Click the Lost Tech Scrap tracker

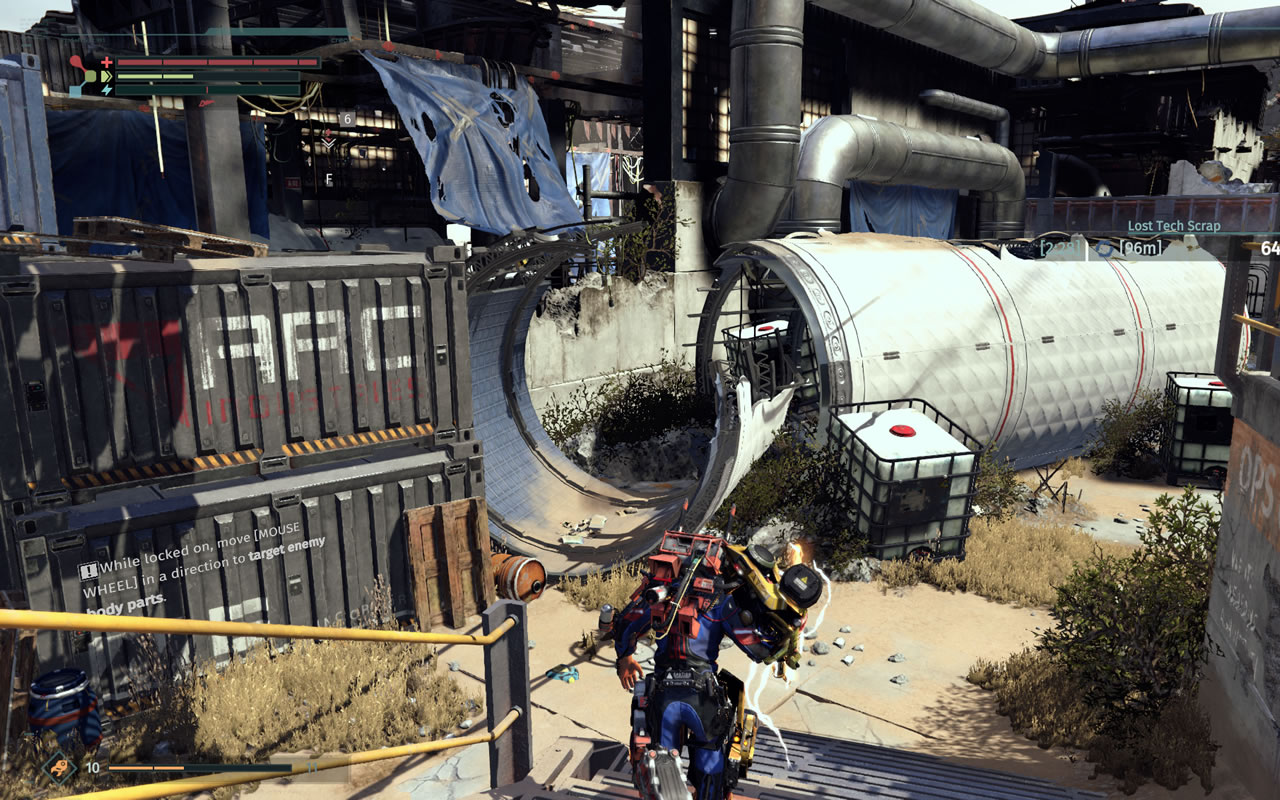(x=1173, y=226)
